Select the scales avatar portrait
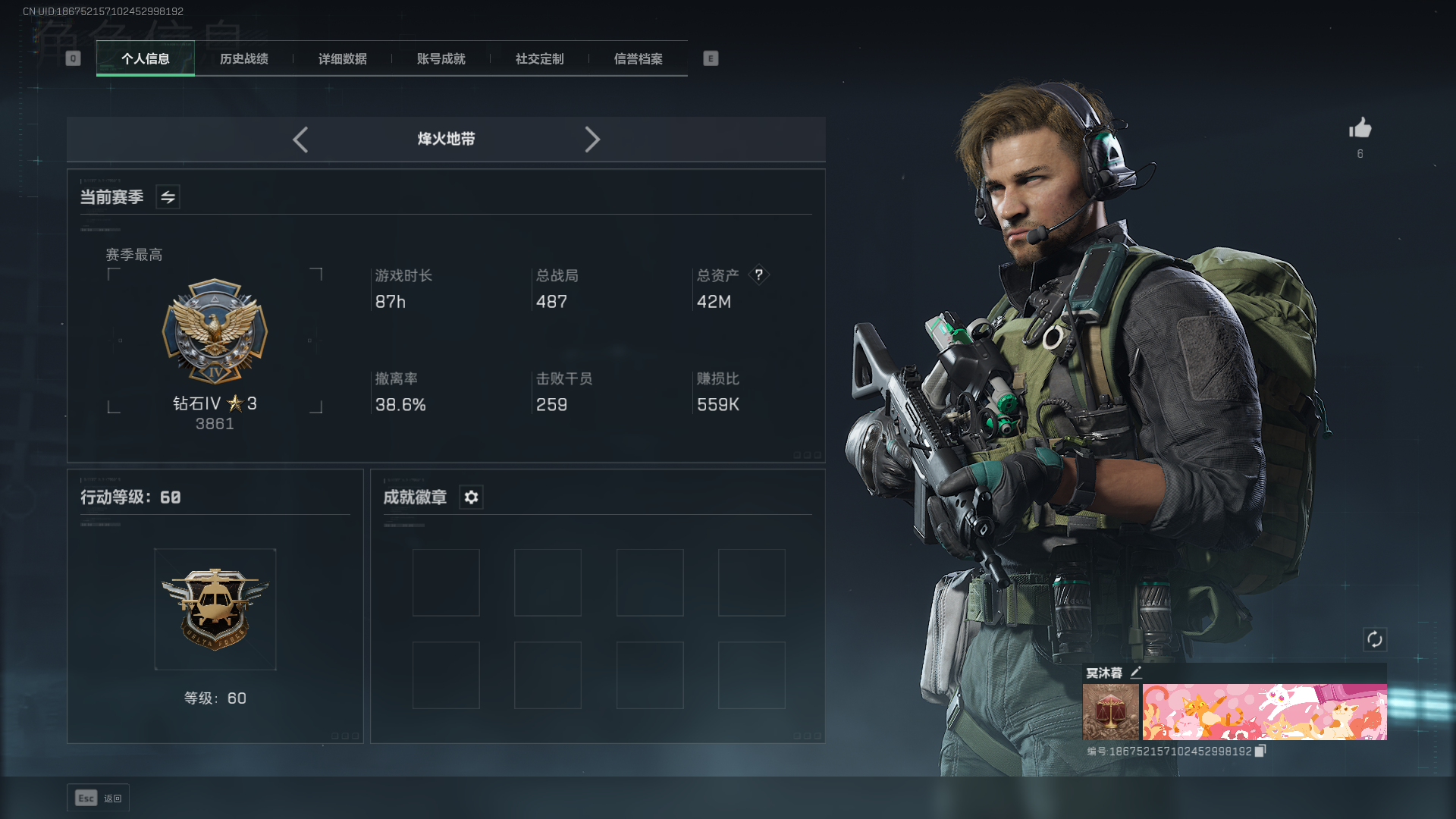Screen dimensions: 1456x819 point(1111,712)
